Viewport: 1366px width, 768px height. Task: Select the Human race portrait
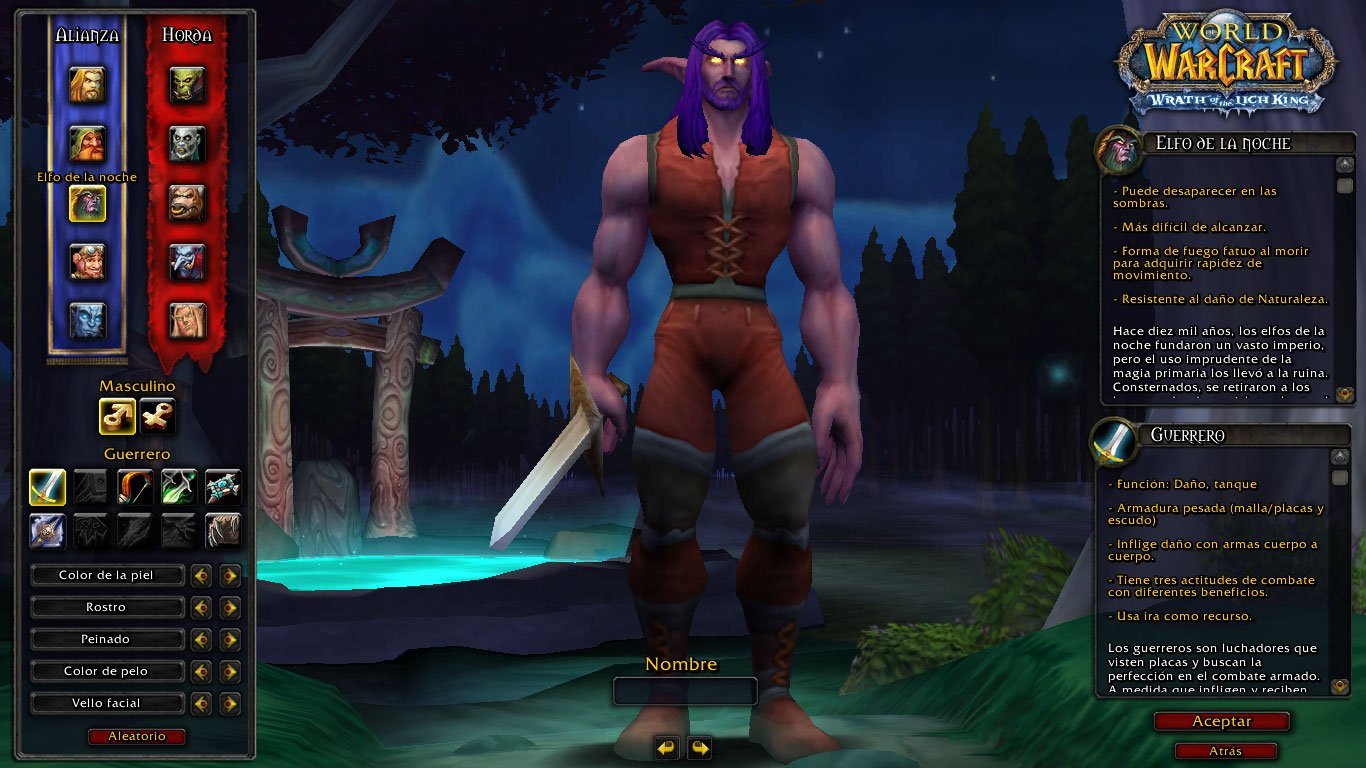click(87, 85)
